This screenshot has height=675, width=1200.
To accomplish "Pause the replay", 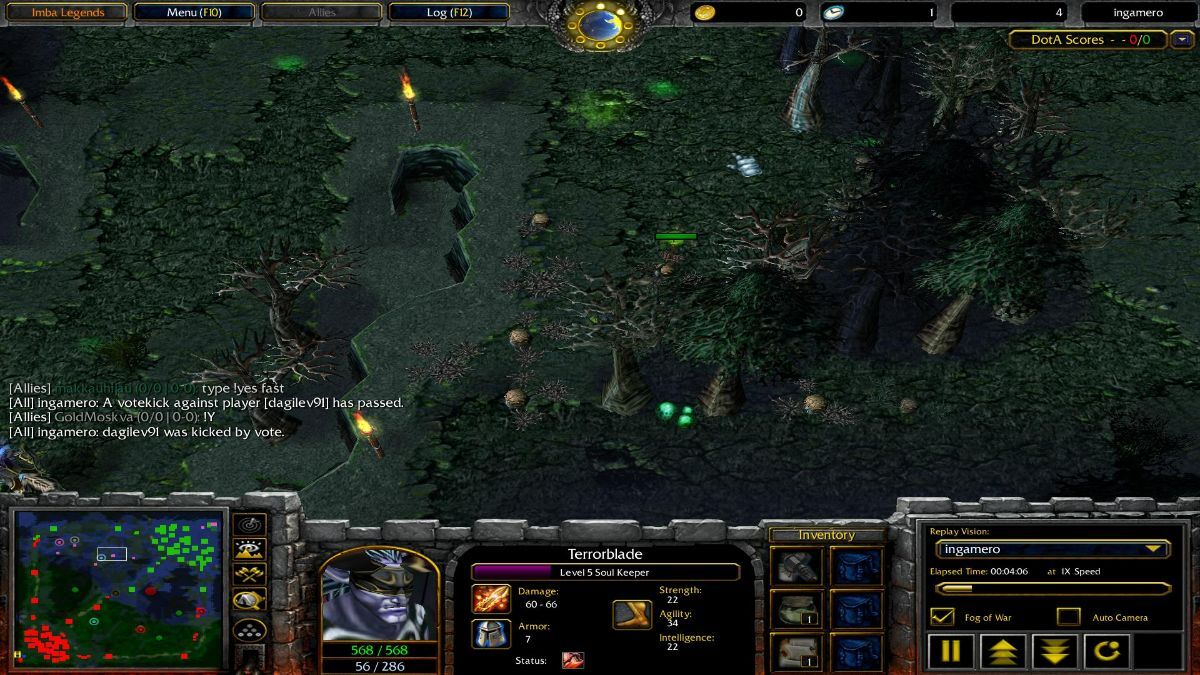I will pos(950,651).
